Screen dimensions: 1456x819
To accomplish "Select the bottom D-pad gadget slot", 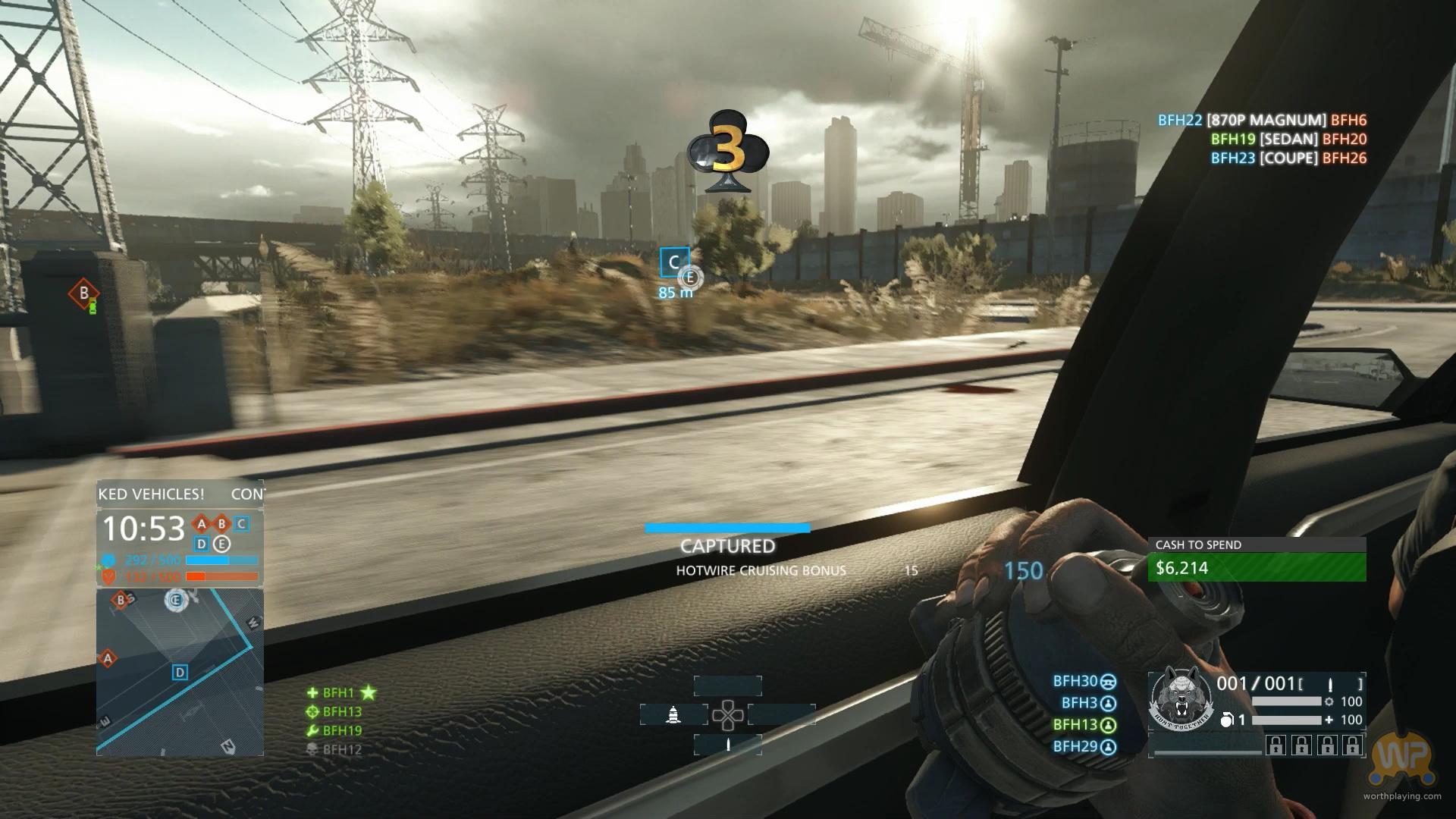I will [x=728, y=745].
